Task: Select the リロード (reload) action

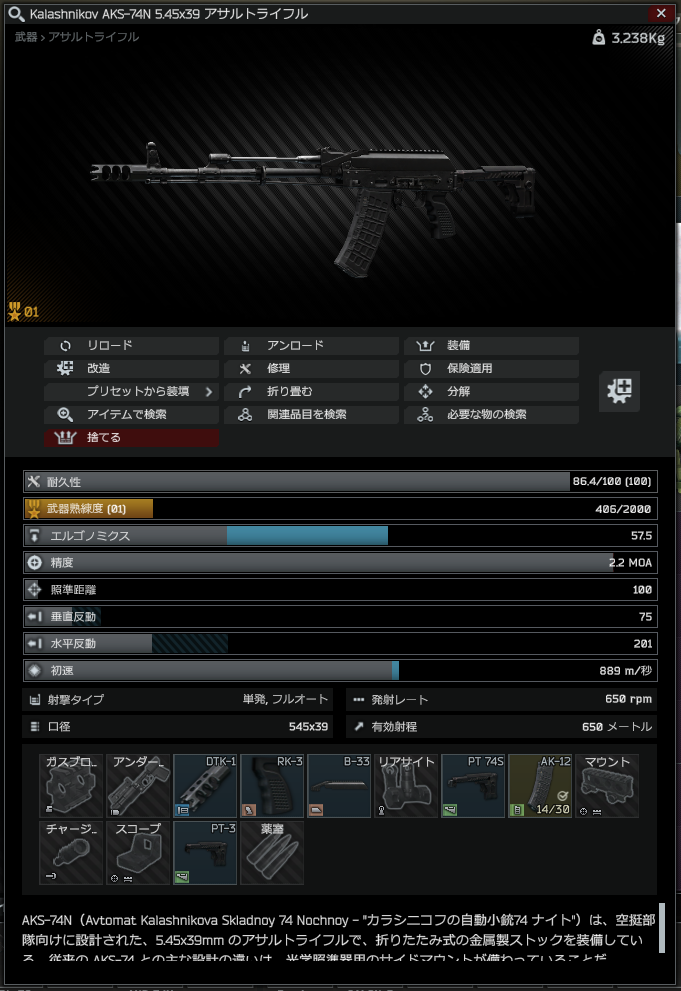Action: tap(131, 346)
